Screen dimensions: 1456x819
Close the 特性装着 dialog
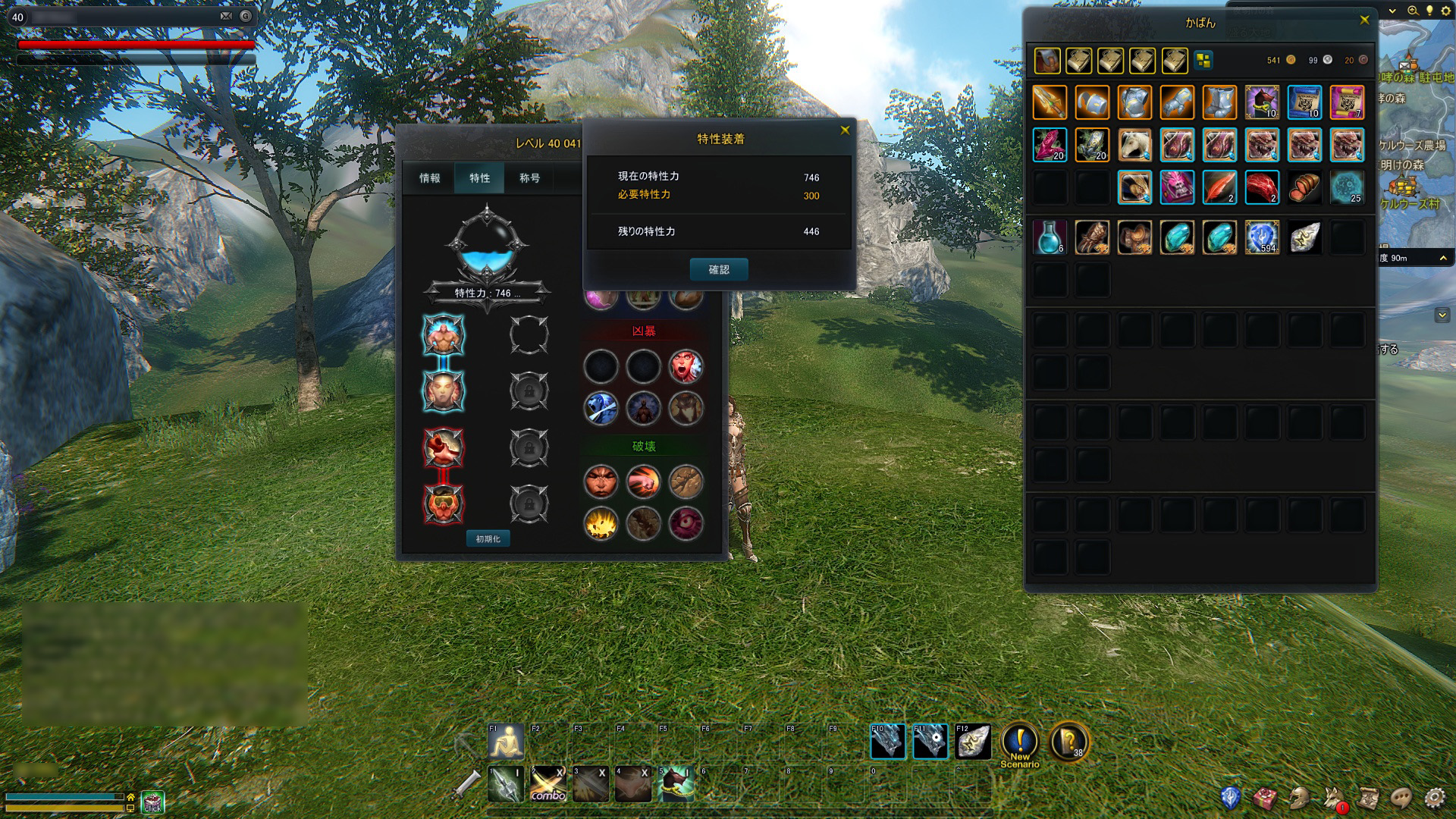[845, 130]
